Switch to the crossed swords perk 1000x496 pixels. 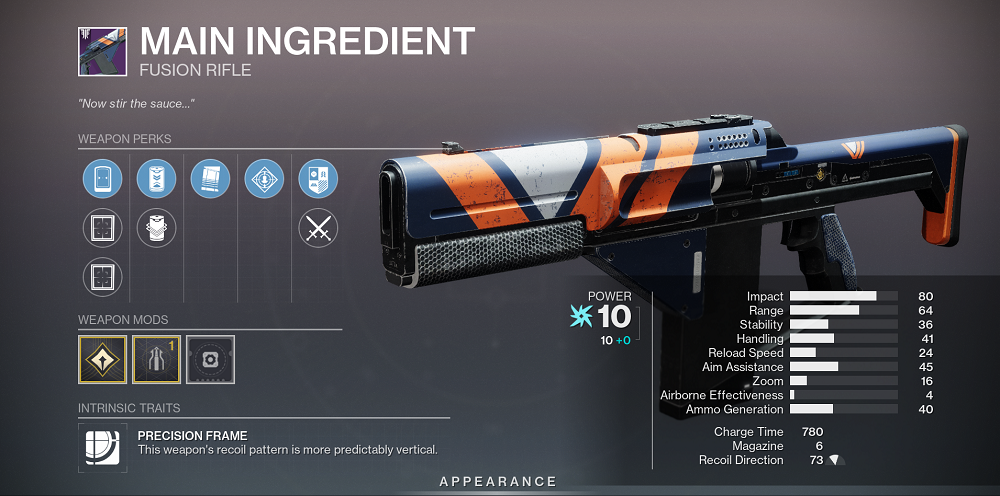[x=318, y=228]
